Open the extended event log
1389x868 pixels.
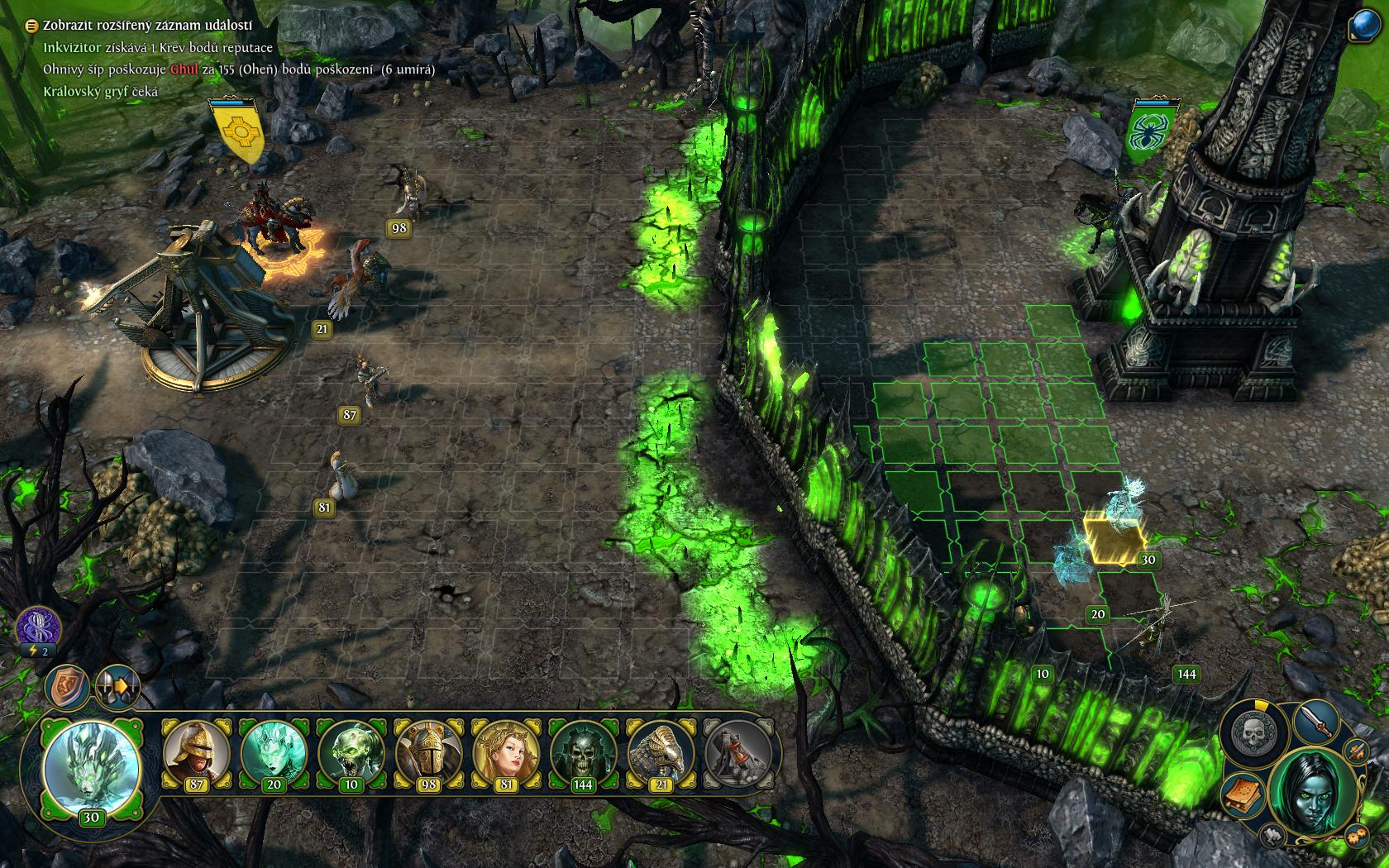pos(31,26)
